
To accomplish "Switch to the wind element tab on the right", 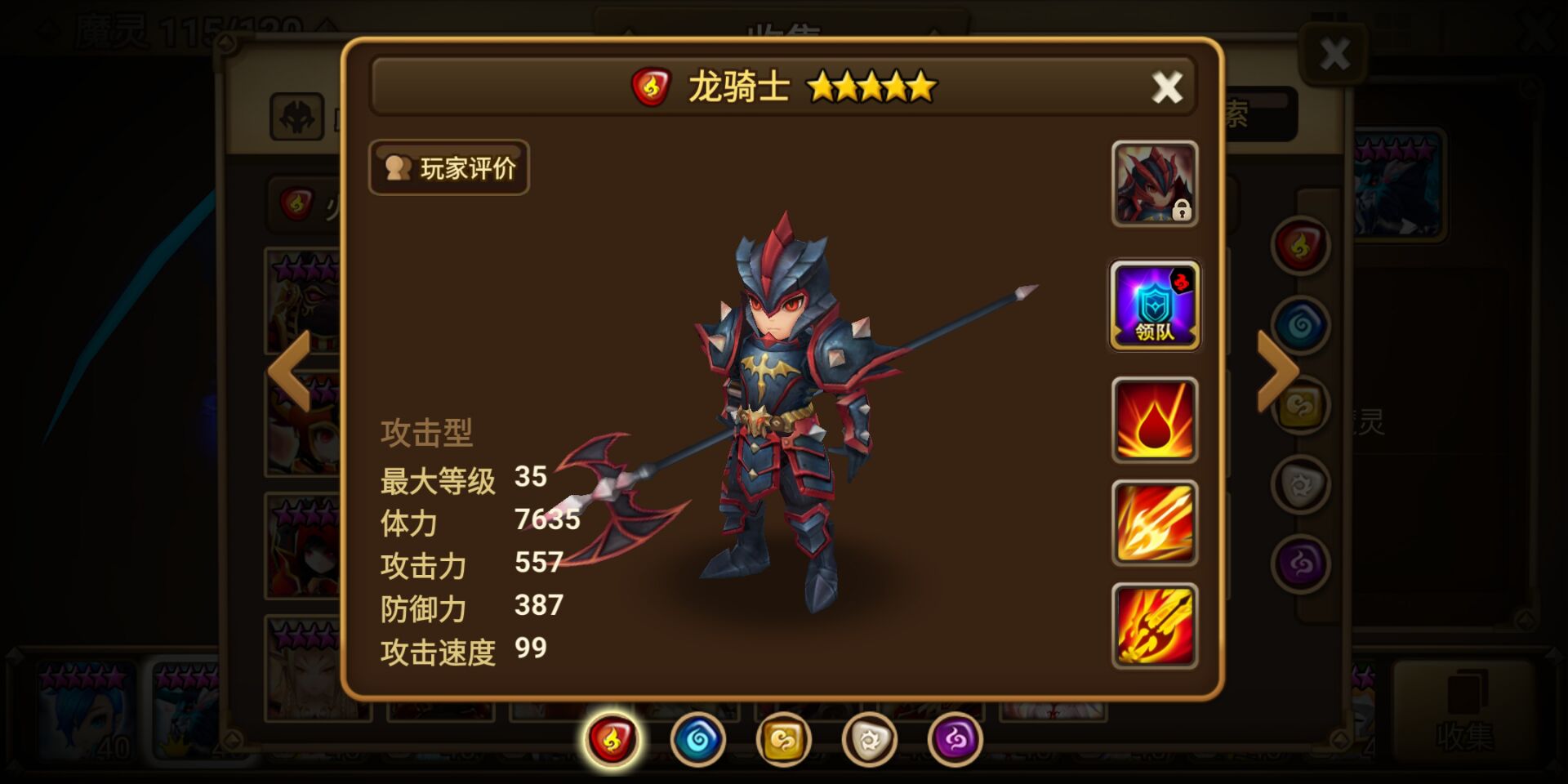I will (x=1300, y=403).
